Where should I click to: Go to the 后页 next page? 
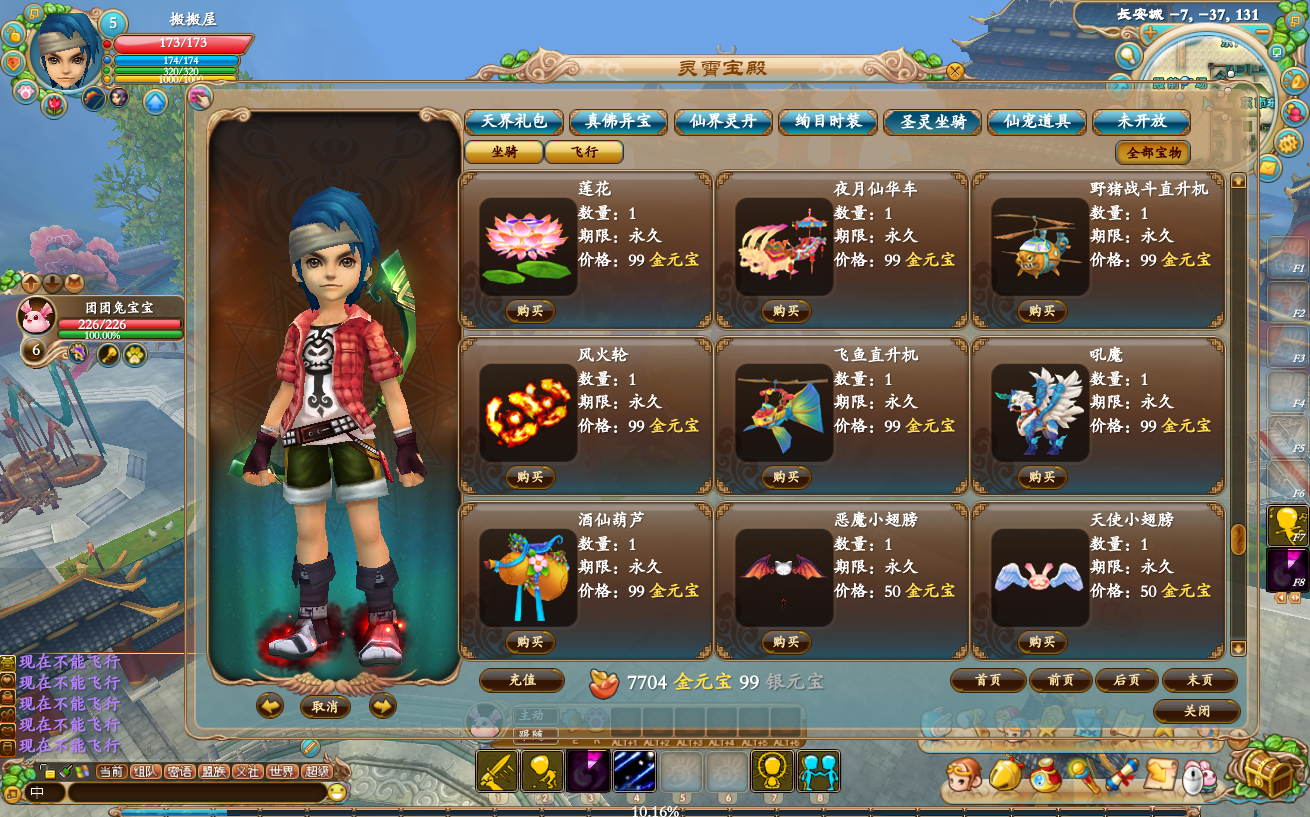tap(1127, 680)
